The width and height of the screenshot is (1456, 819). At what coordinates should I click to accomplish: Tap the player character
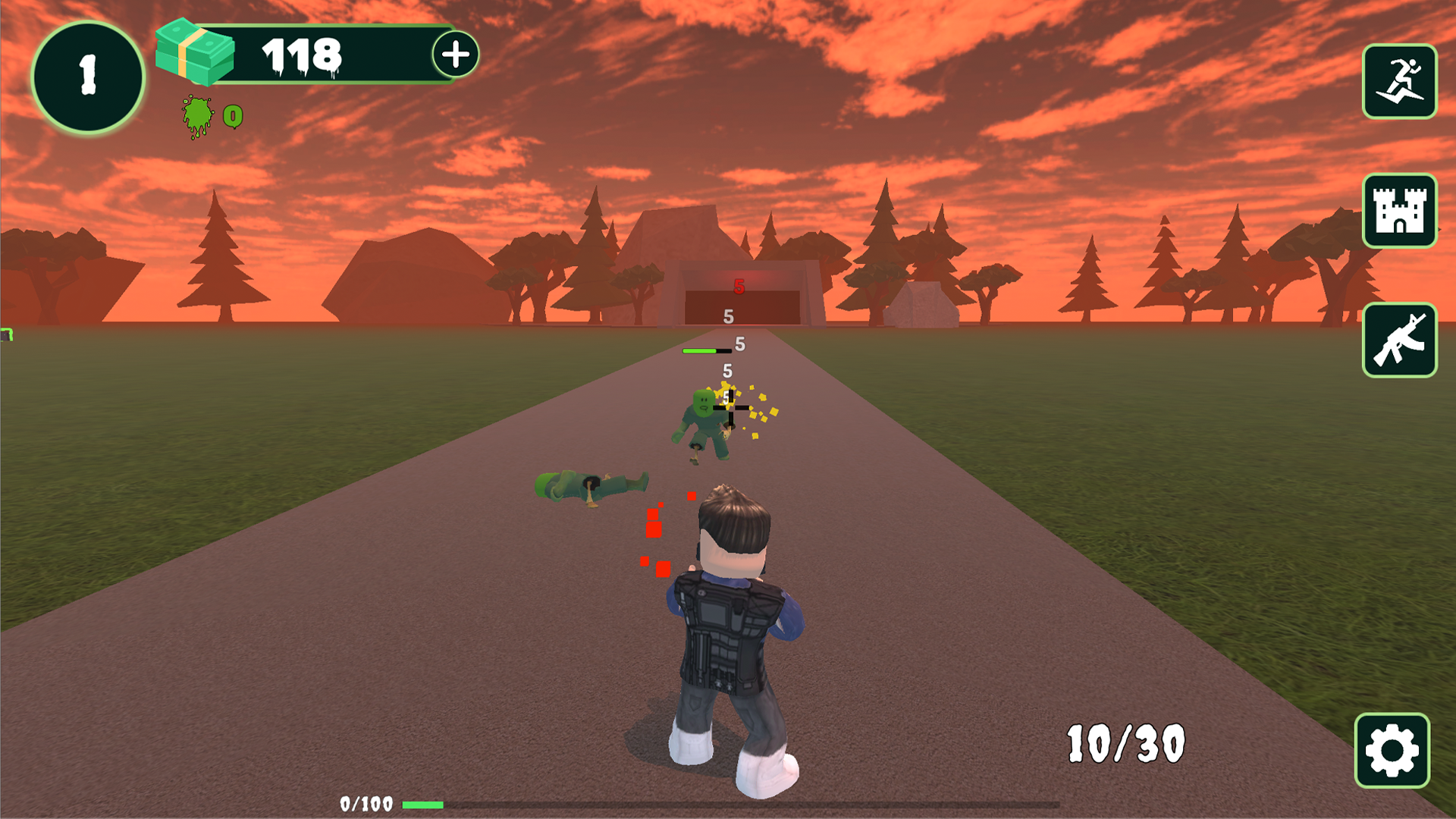[x=728, y=629]
